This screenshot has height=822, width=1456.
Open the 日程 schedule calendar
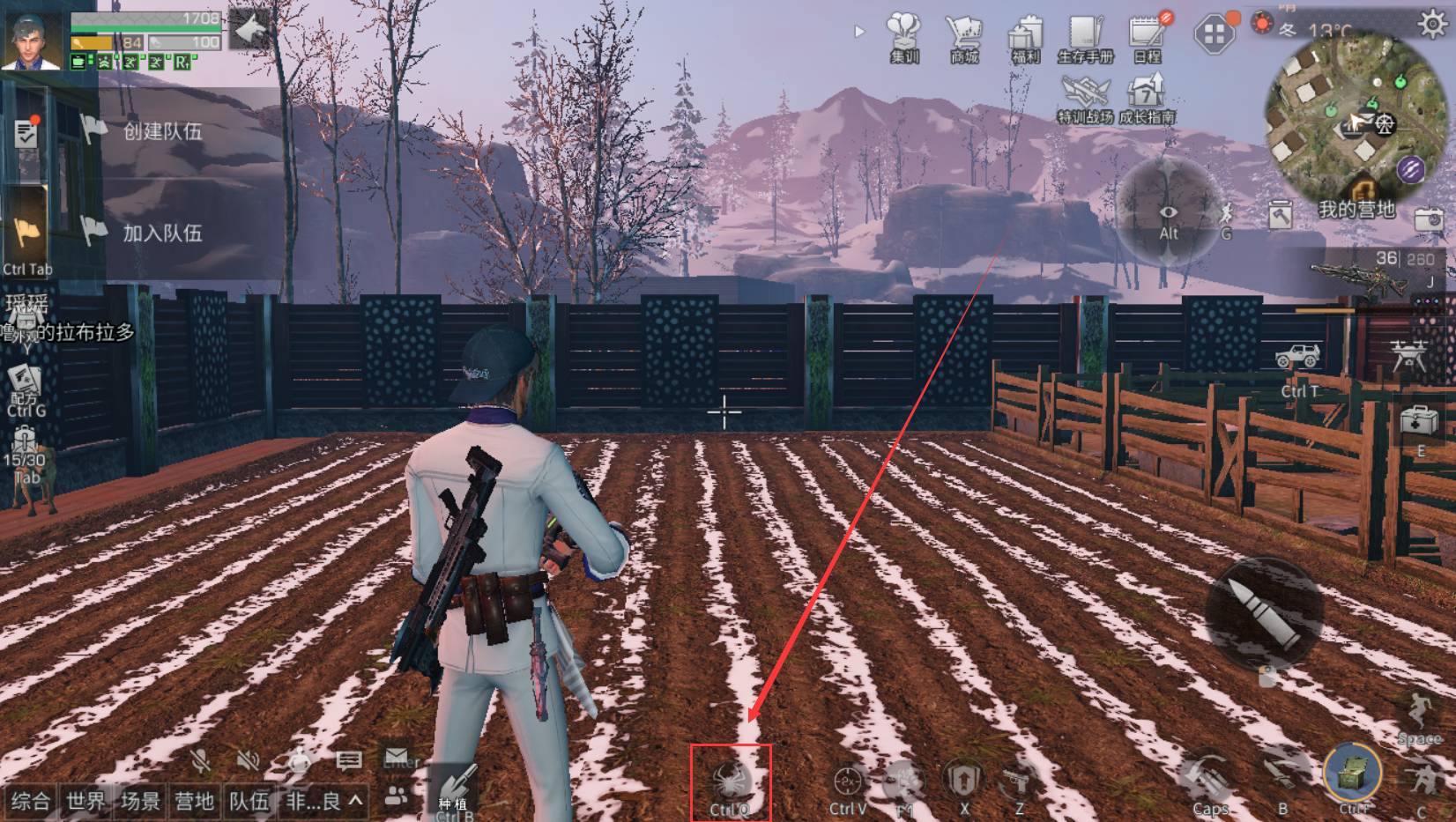tap(1147, 38)
